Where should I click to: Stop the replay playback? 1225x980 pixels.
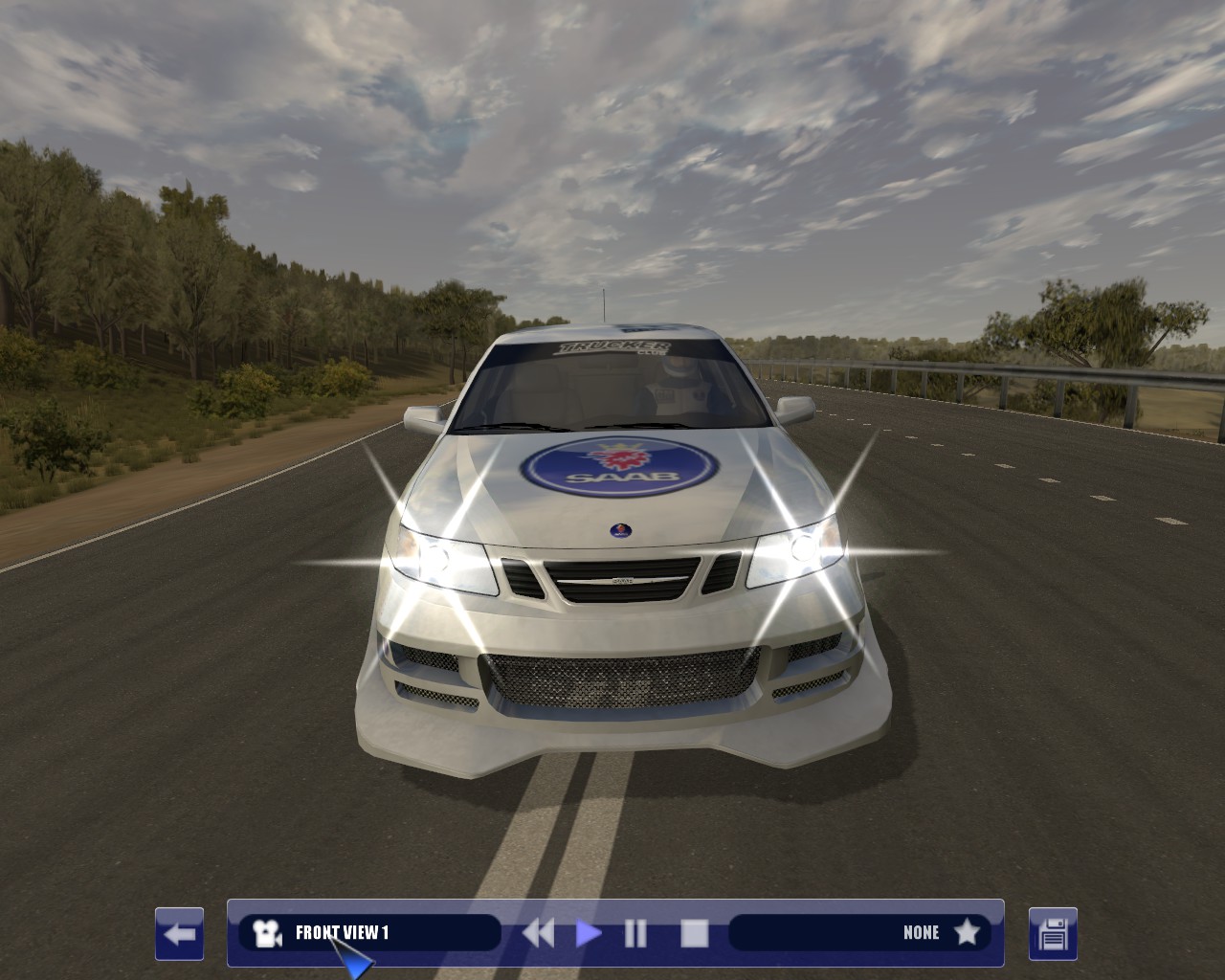click(x=696, y=933)
